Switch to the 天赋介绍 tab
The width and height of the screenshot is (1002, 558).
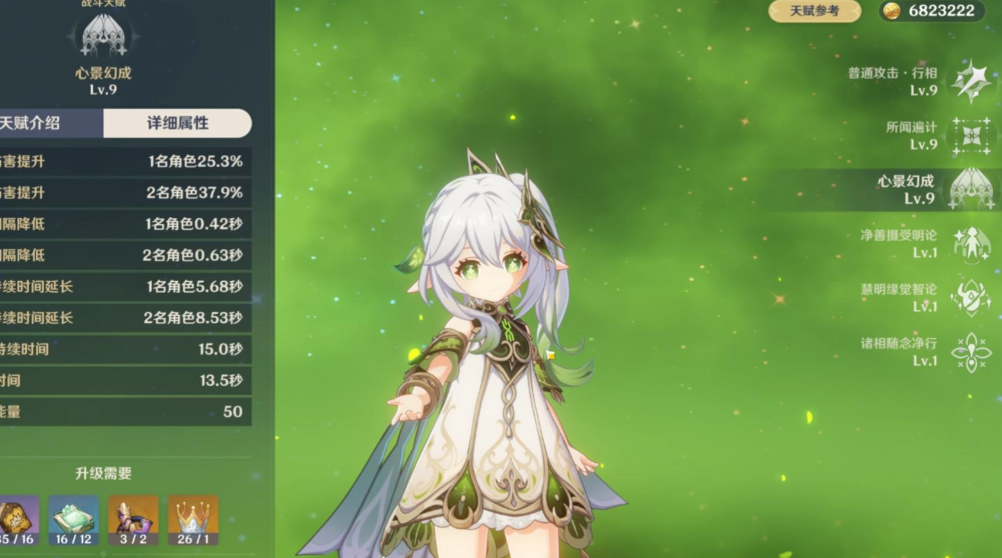tap(40, 123)
